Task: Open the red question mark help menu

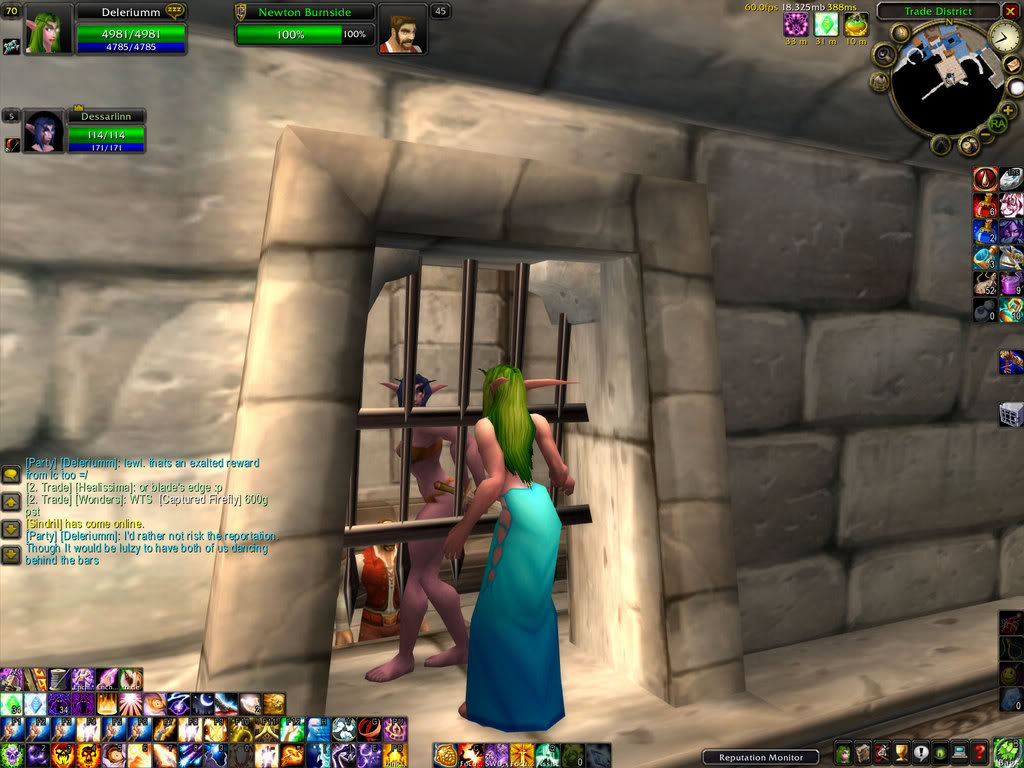Action: [x=980, y=754]
